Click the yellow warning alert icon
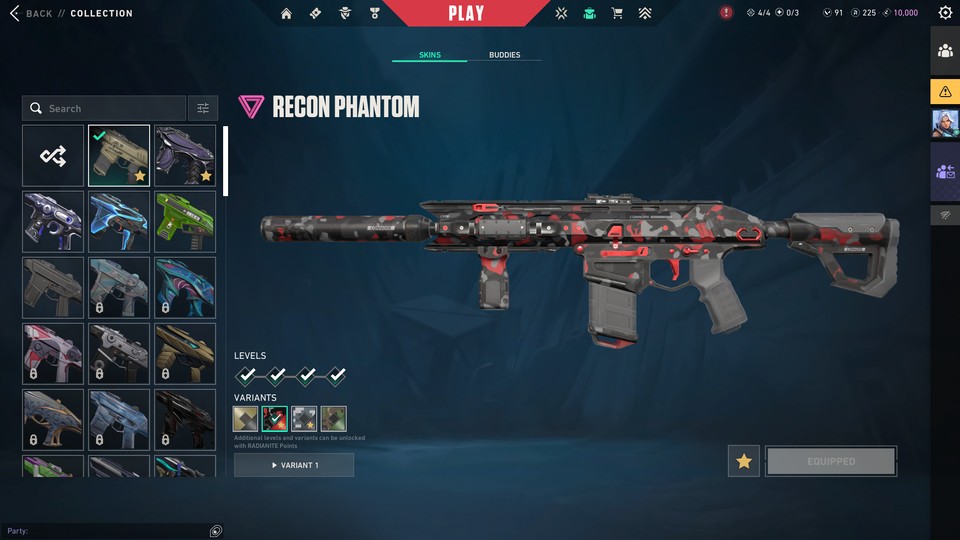 click(x=945, y=92)
